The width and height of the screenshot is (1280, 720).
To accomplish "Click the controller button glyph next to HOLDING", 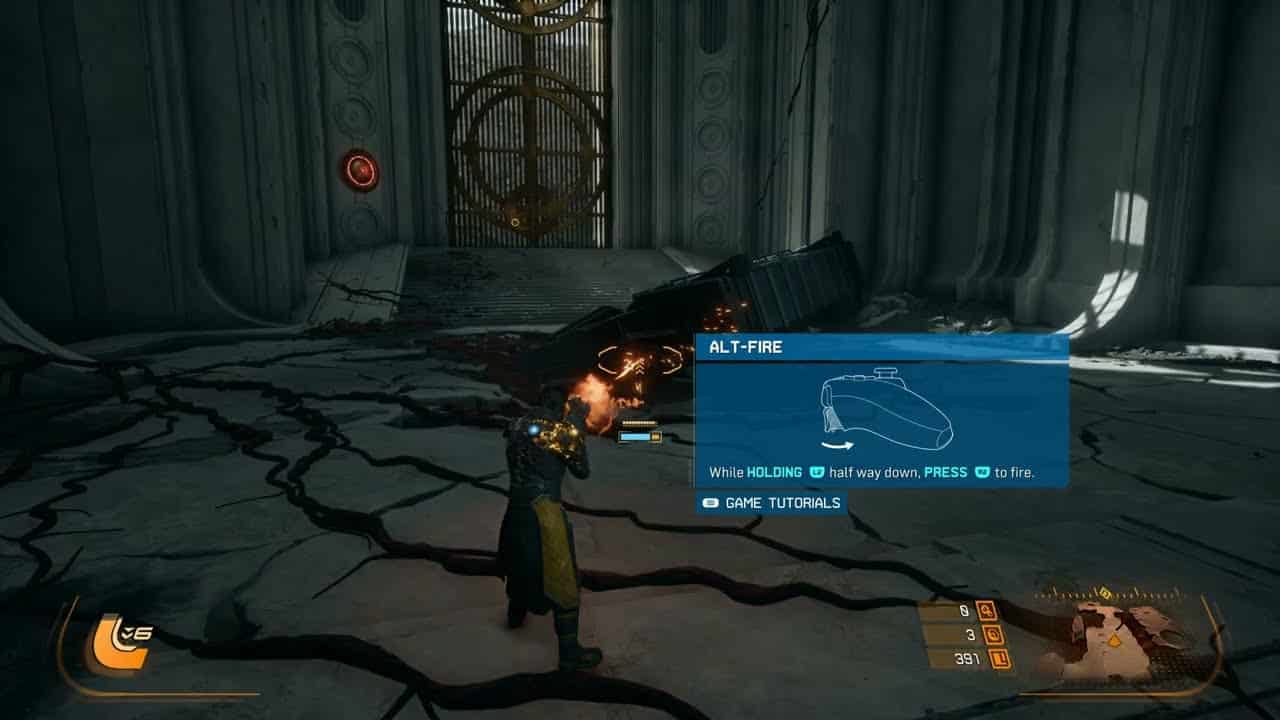I will point(817,472).
